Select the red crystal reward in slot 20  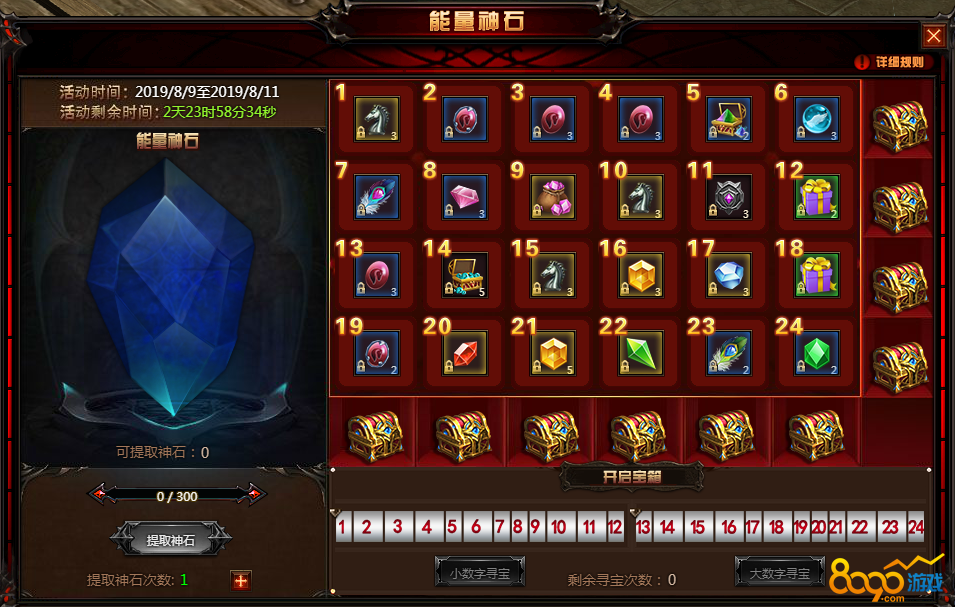click(x=465, y=353)
